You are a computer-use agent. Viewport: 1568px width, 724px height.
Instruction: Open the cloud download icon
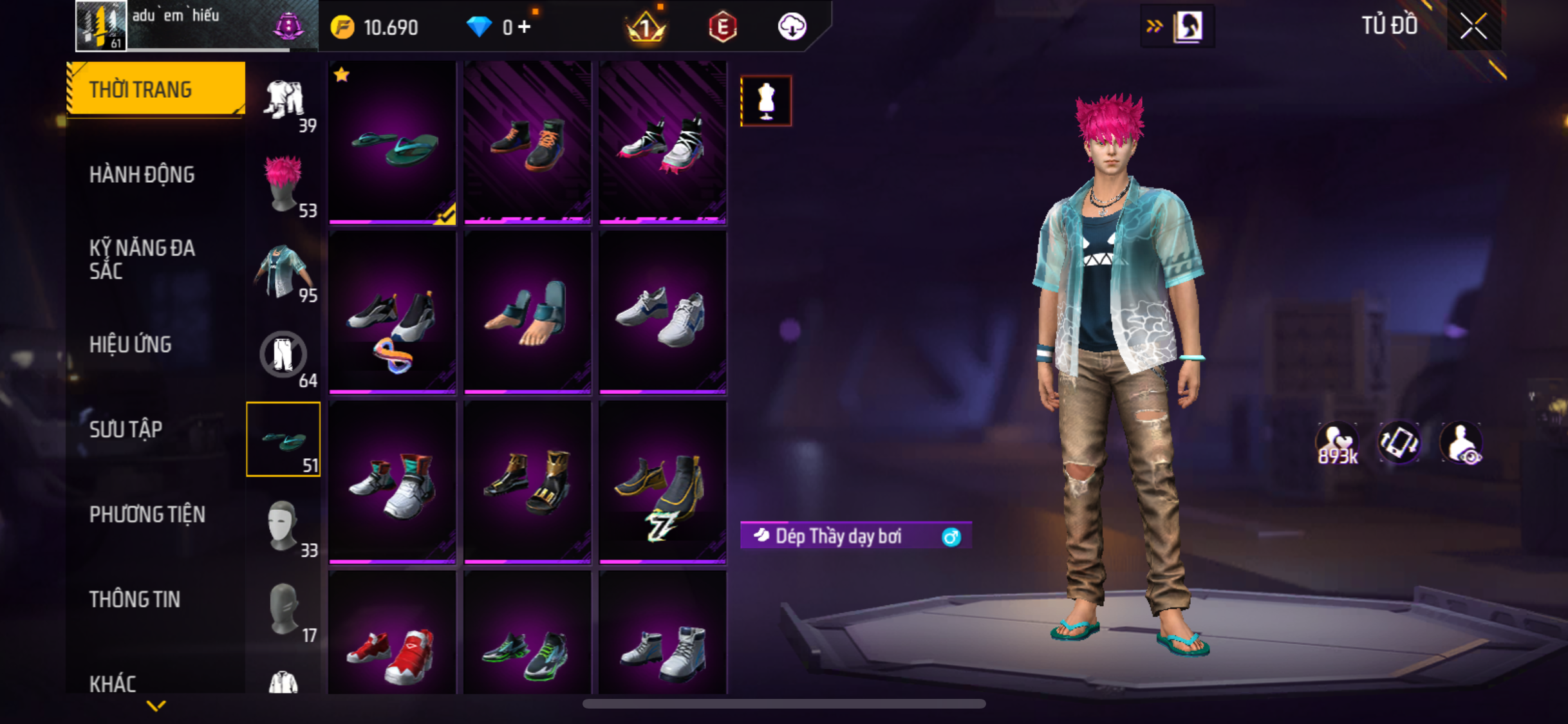click(x=792, y=27)
